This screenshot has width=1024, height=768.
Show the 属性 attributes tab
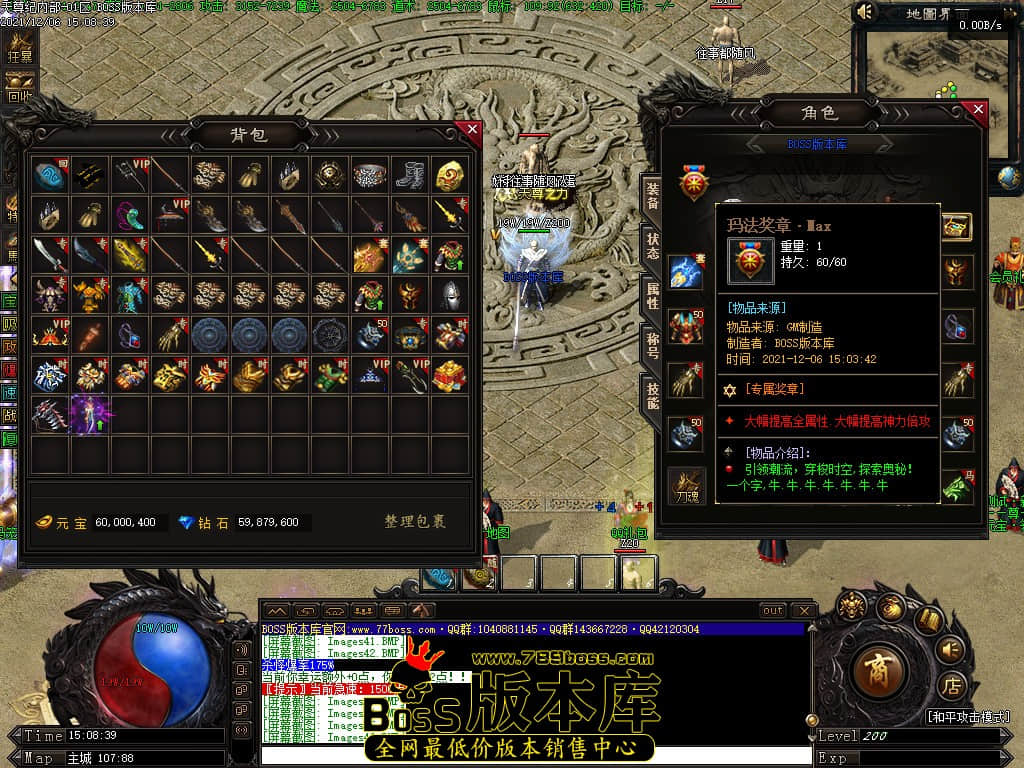[x=652, y=296]
